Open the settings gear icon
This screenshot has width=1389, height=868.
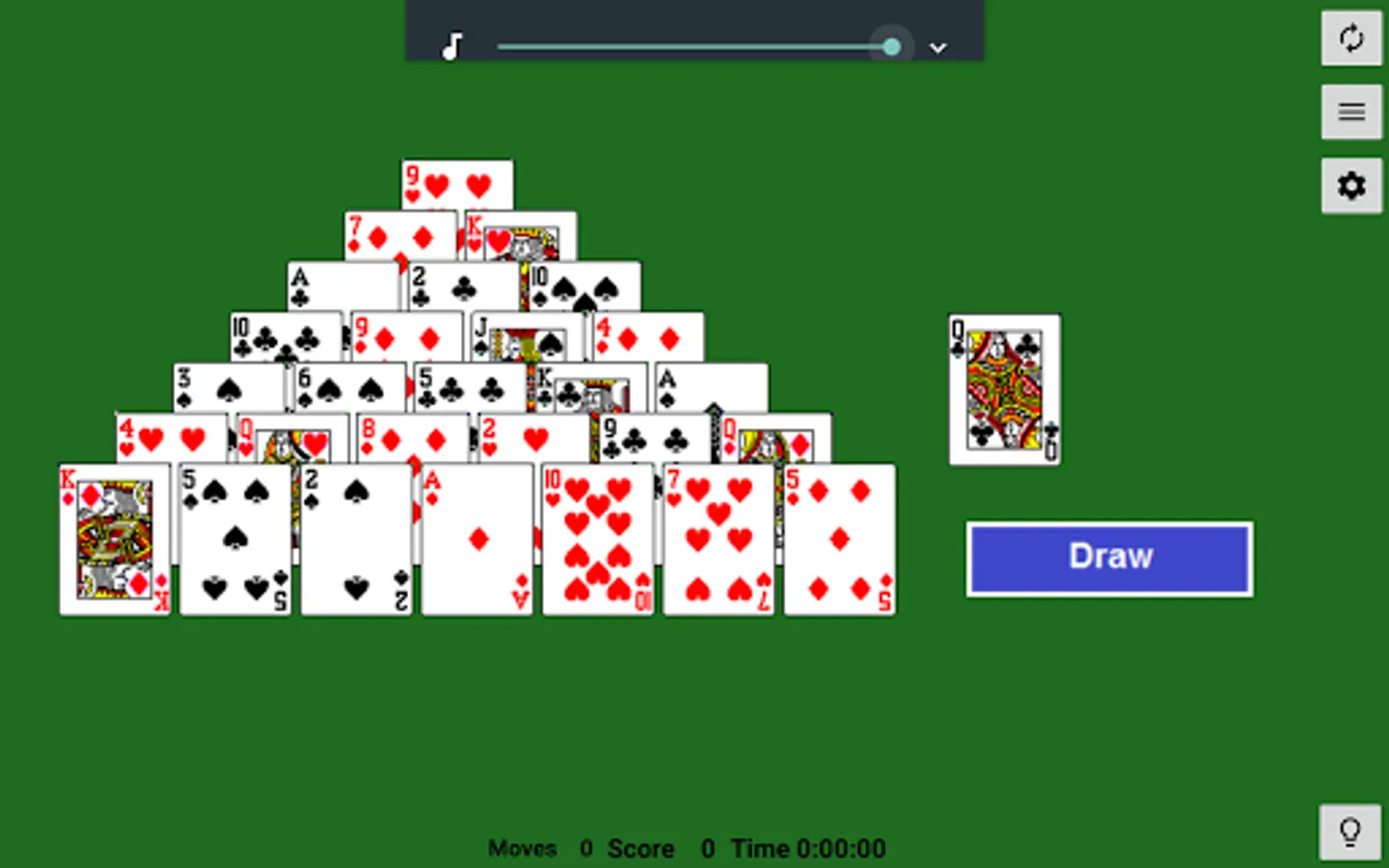pyautogui.click(x=1350, y=185)
